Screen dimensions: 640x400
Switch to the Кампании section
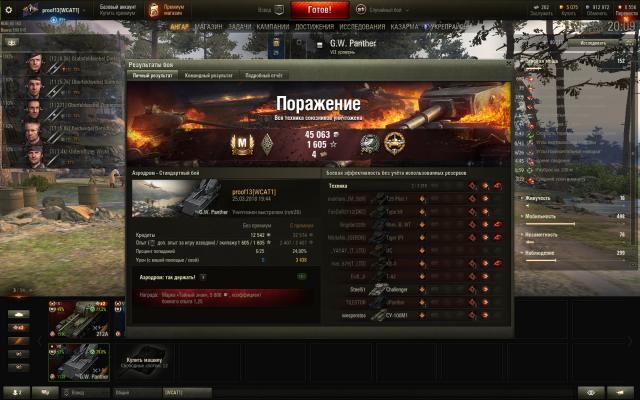272,26
